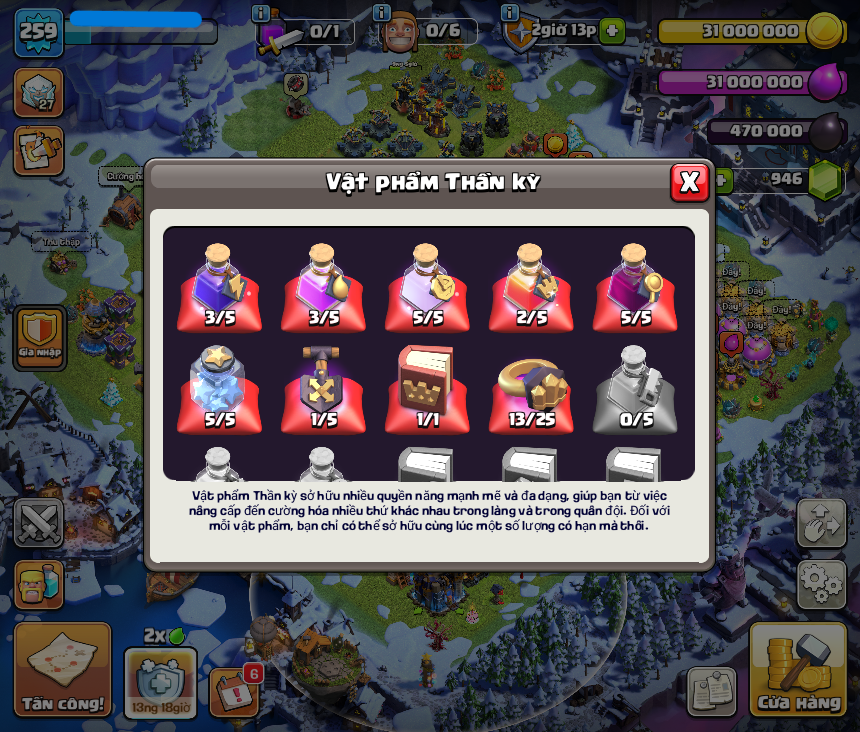Open the calendar events button with badge 6

click(x=232, y=691)
